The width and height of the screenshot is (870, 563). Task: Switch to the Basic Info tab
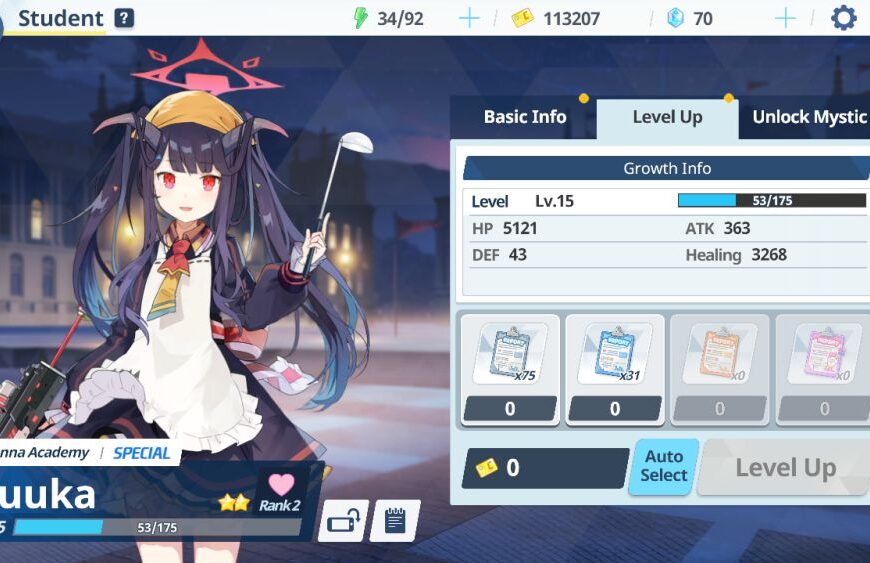coord(524,117)
